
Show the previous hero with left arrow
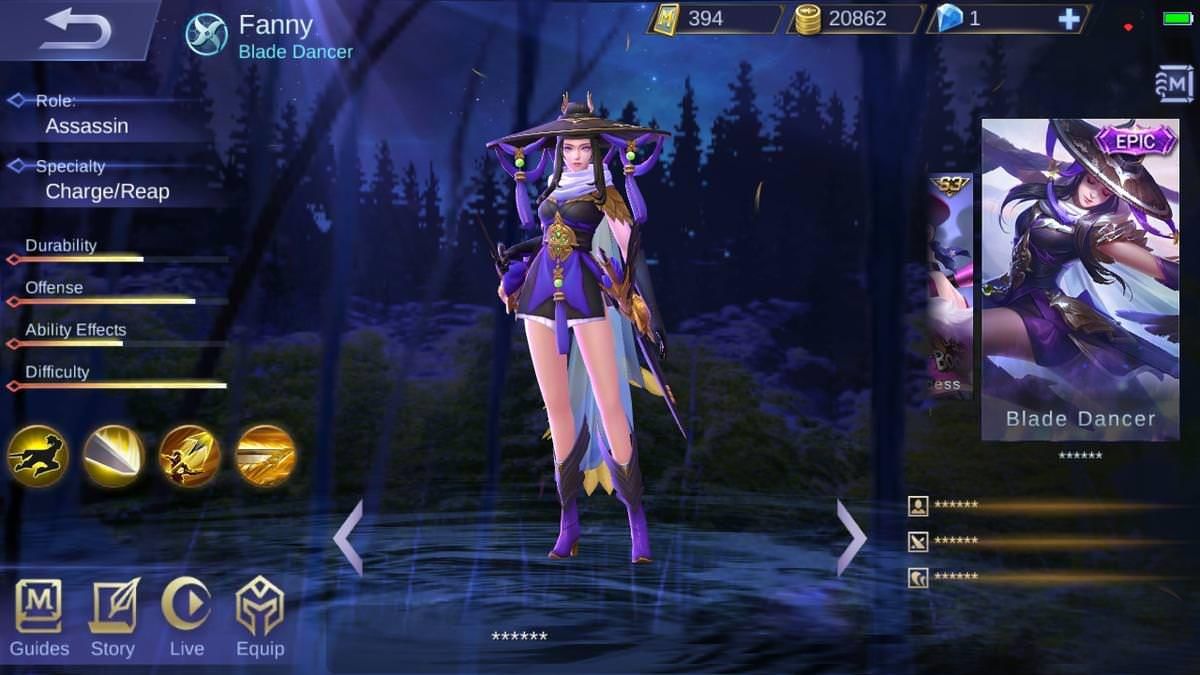(348, 537)
